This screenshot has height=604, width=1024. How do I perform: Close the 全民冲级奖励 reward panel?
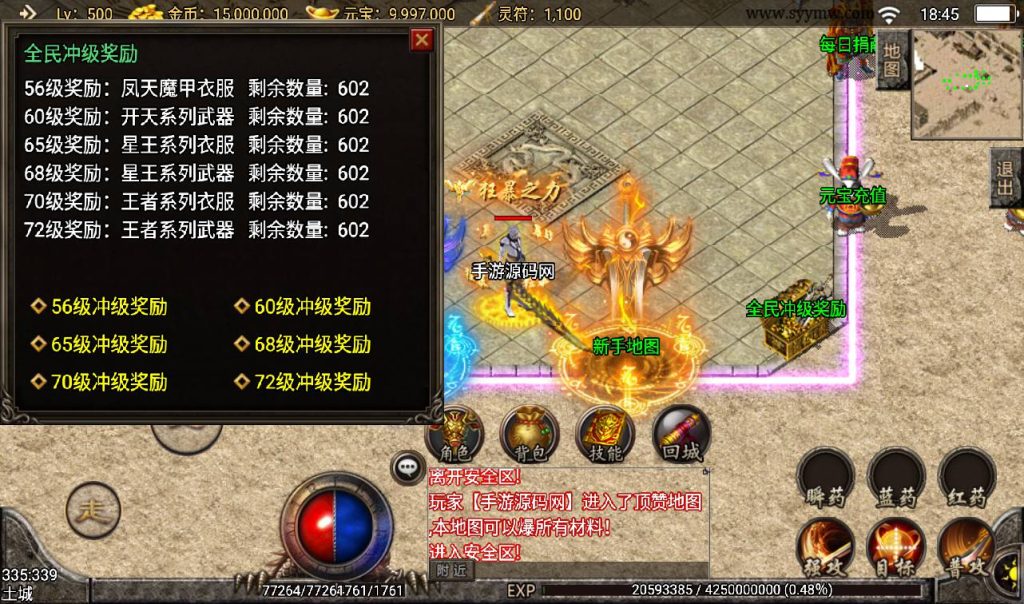click(x=422, y=40)
